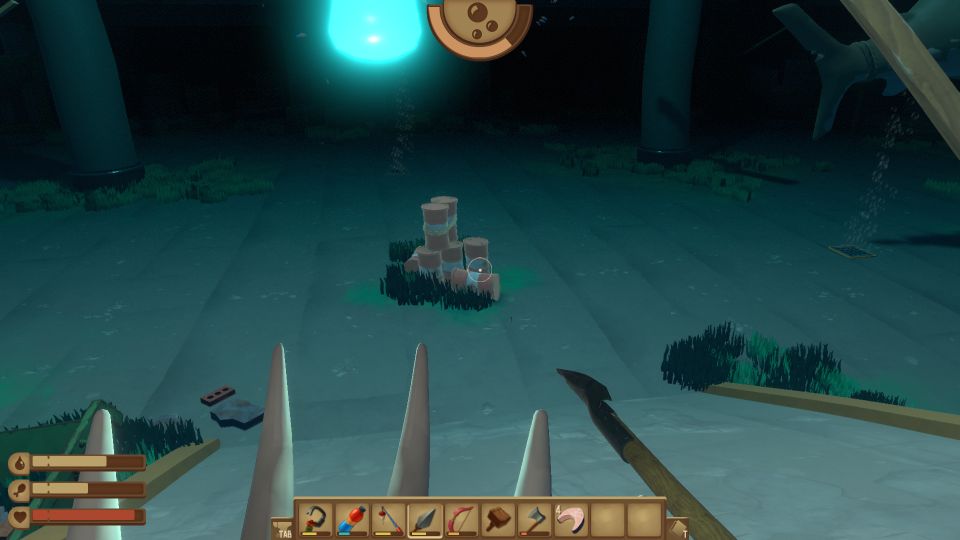
Task: Choose the building hammer slot
Action: pos(498,518)
